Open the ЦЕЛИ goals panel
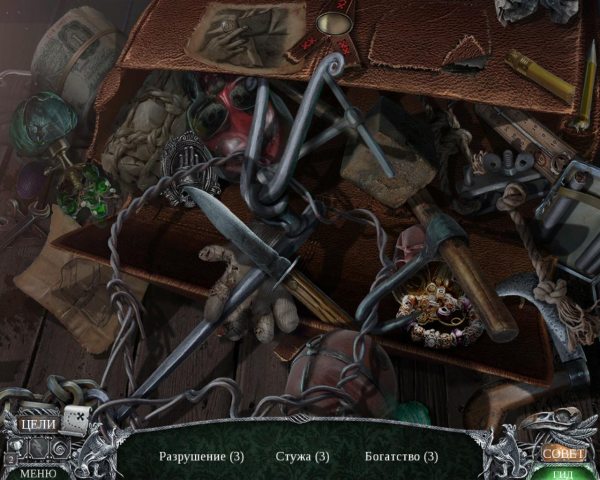This screenshot has height=480, width=600. 38,424
